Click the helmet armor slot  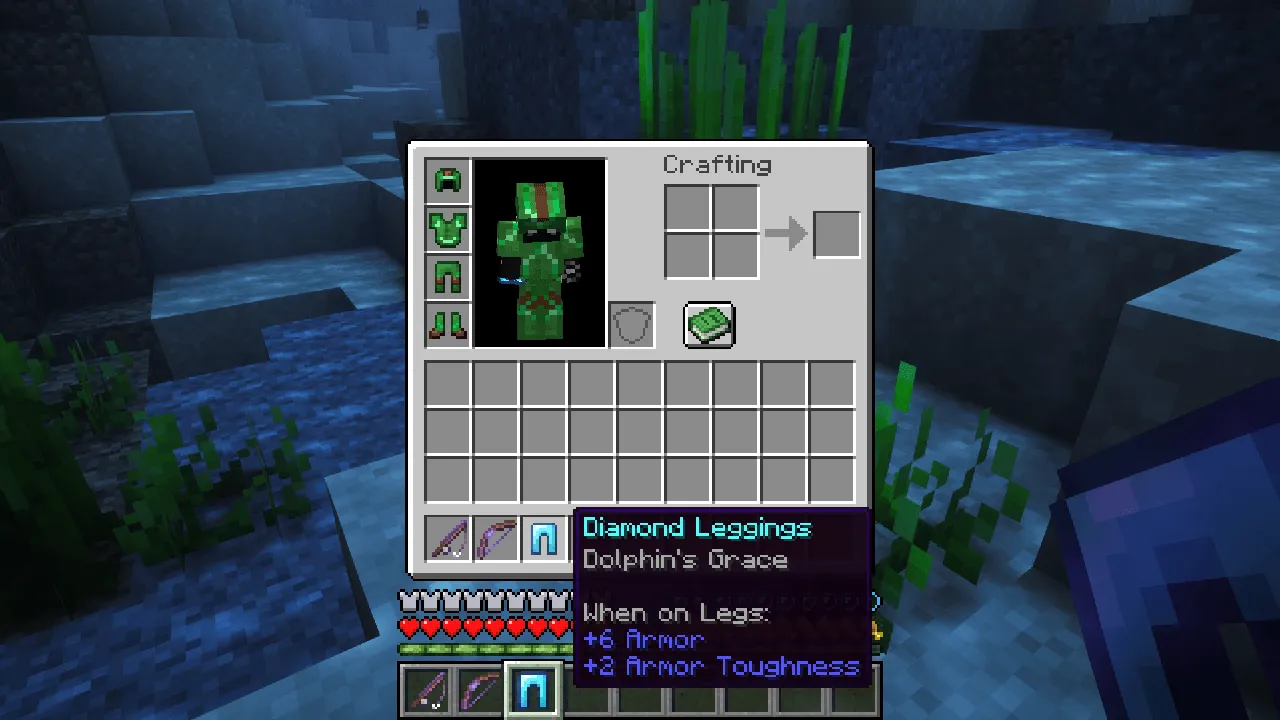pyautogui.click(x=447, y=179)
